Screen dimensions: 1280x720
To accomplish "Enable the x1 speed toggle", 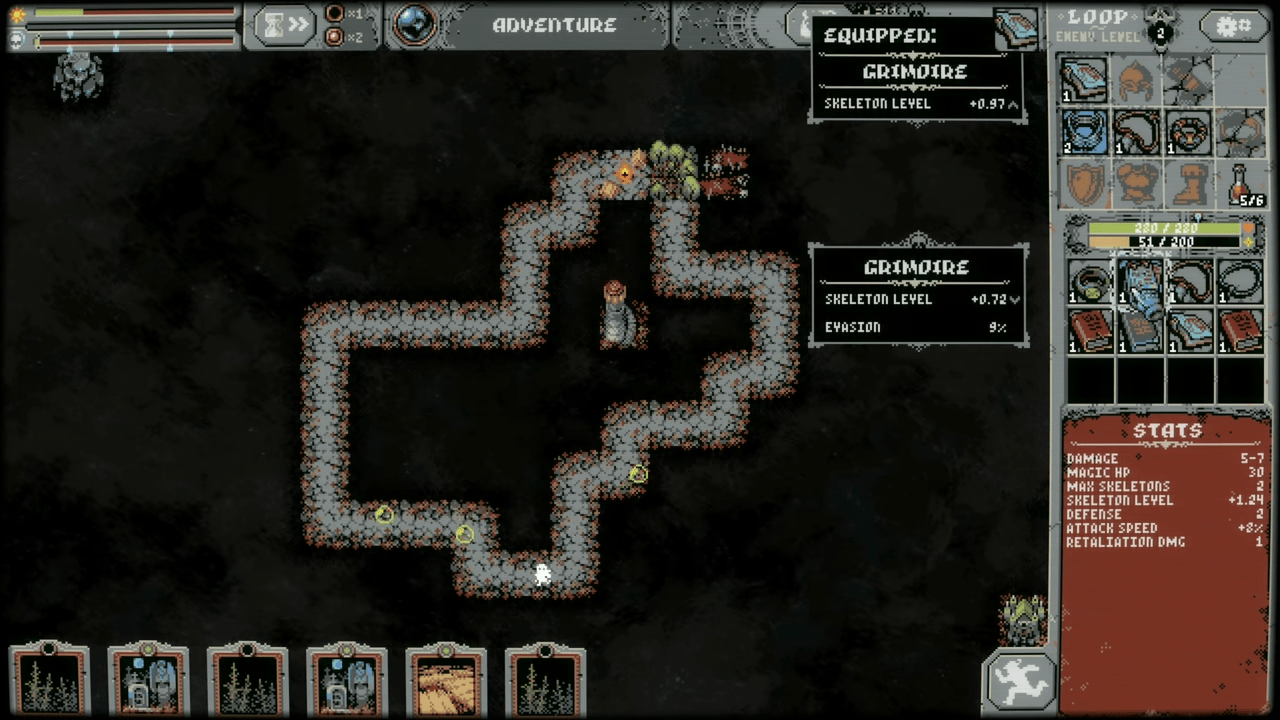I will click(x=336, y=15).
